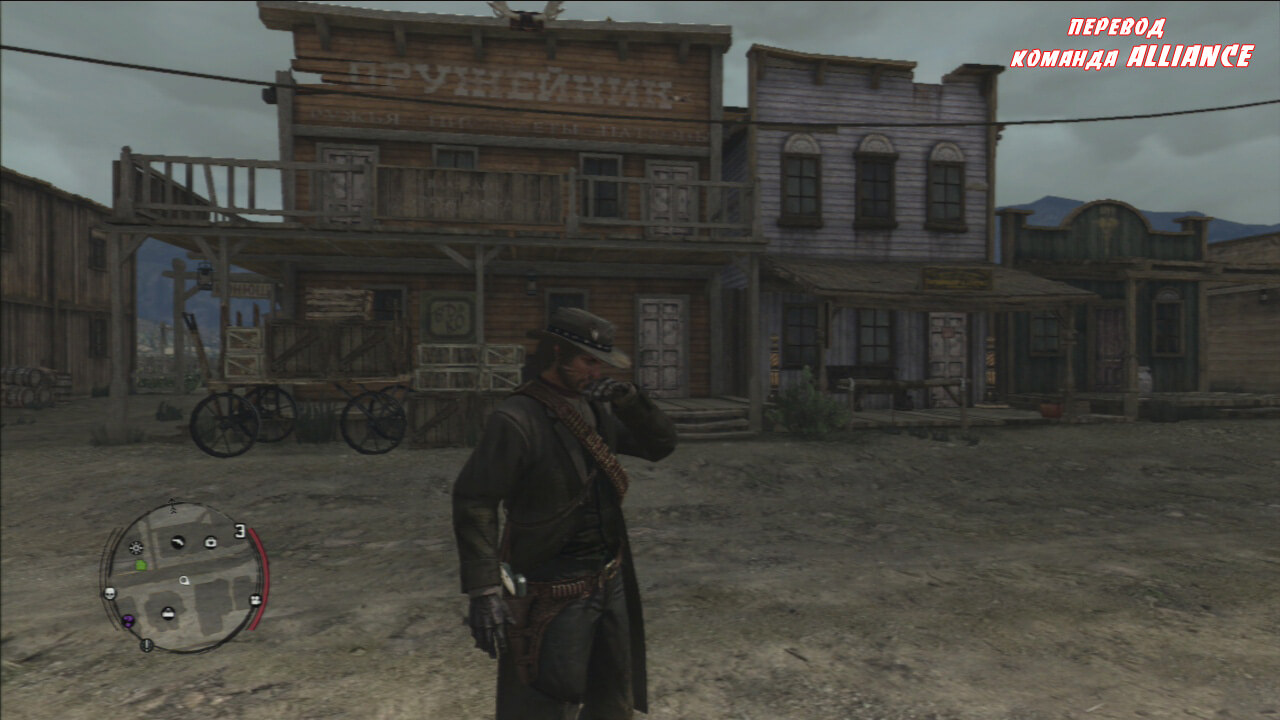The height and width of the screenshot is (720, 1280).
Task: Choose the white skull marker on minimap edge
Action: click(109, 594)
